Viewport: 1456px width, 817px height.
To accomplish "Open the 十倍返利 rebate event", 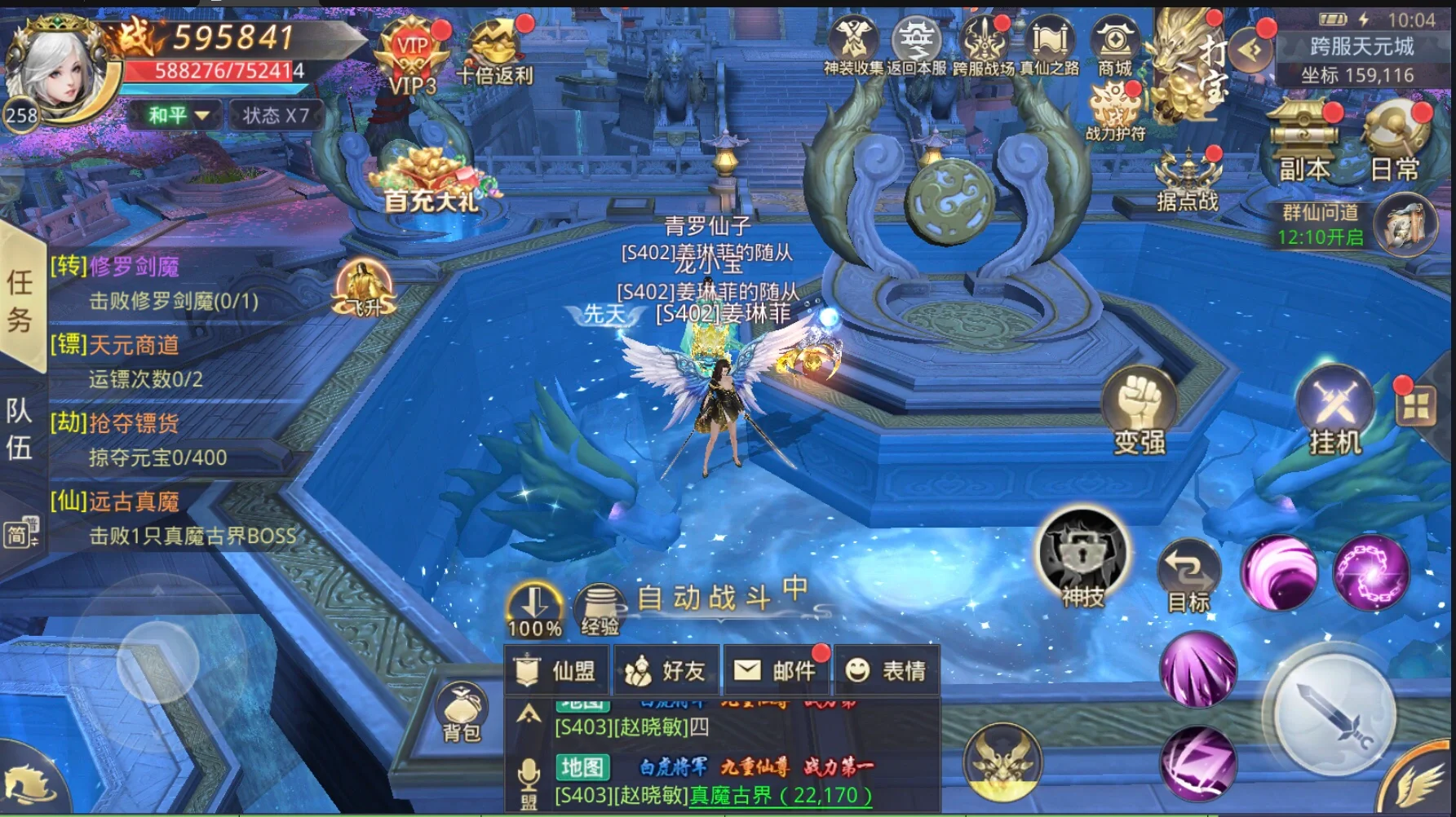I will tap(495, 53).
